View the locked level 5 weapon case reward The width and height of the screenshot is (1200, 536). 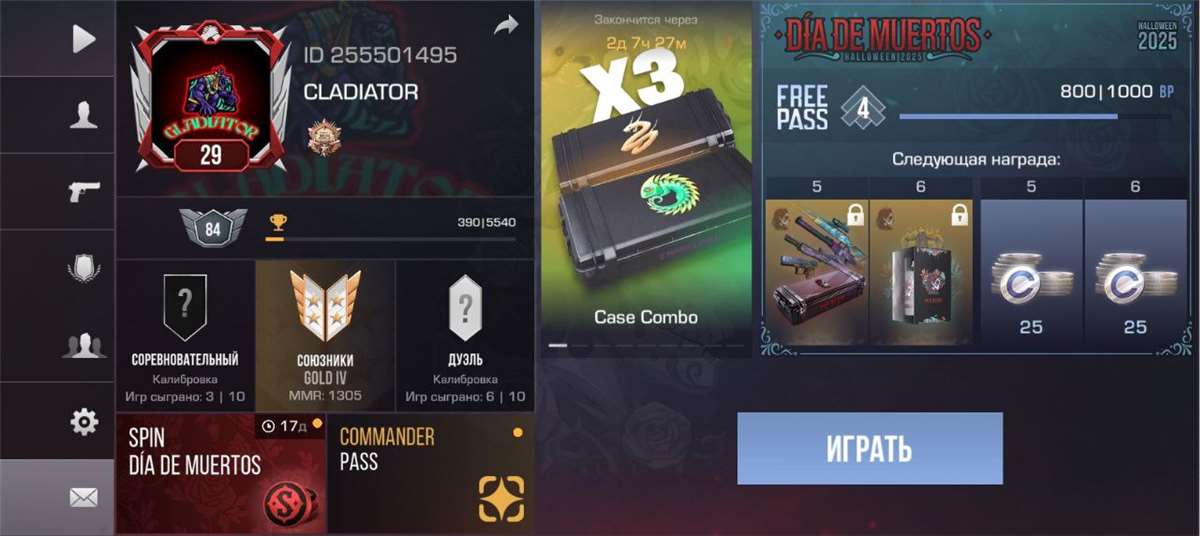pyautogui.click(x=817, y=270)
